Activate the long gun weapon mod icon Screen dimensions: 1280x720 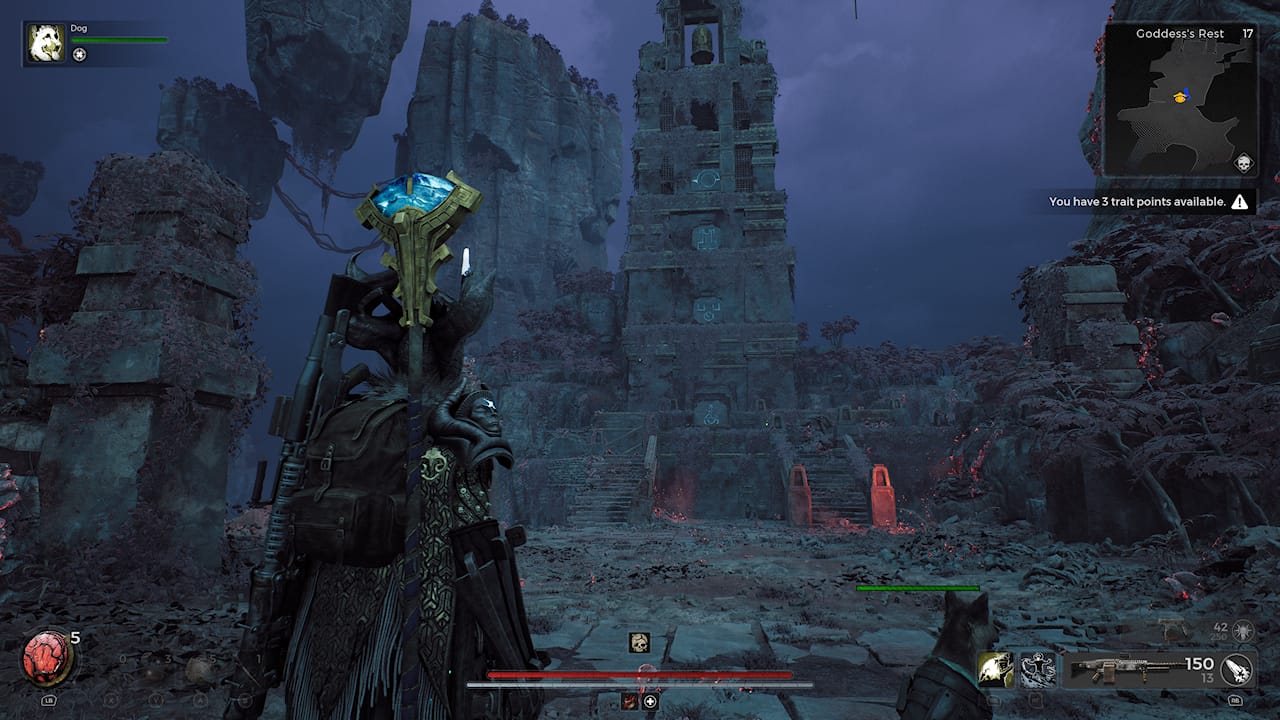(1236, 669)
